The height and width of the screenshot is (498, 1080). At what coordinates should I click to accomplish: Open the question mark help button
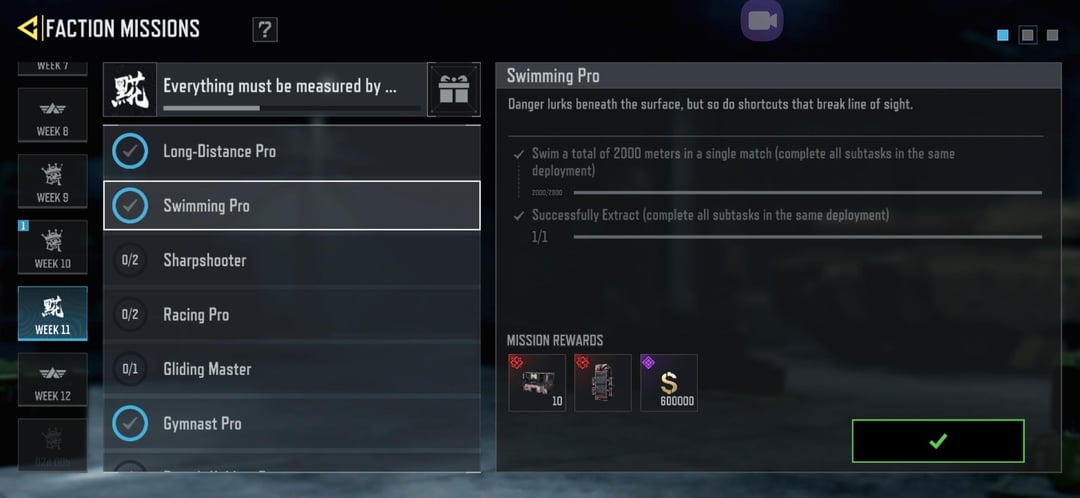coord(265,30)
